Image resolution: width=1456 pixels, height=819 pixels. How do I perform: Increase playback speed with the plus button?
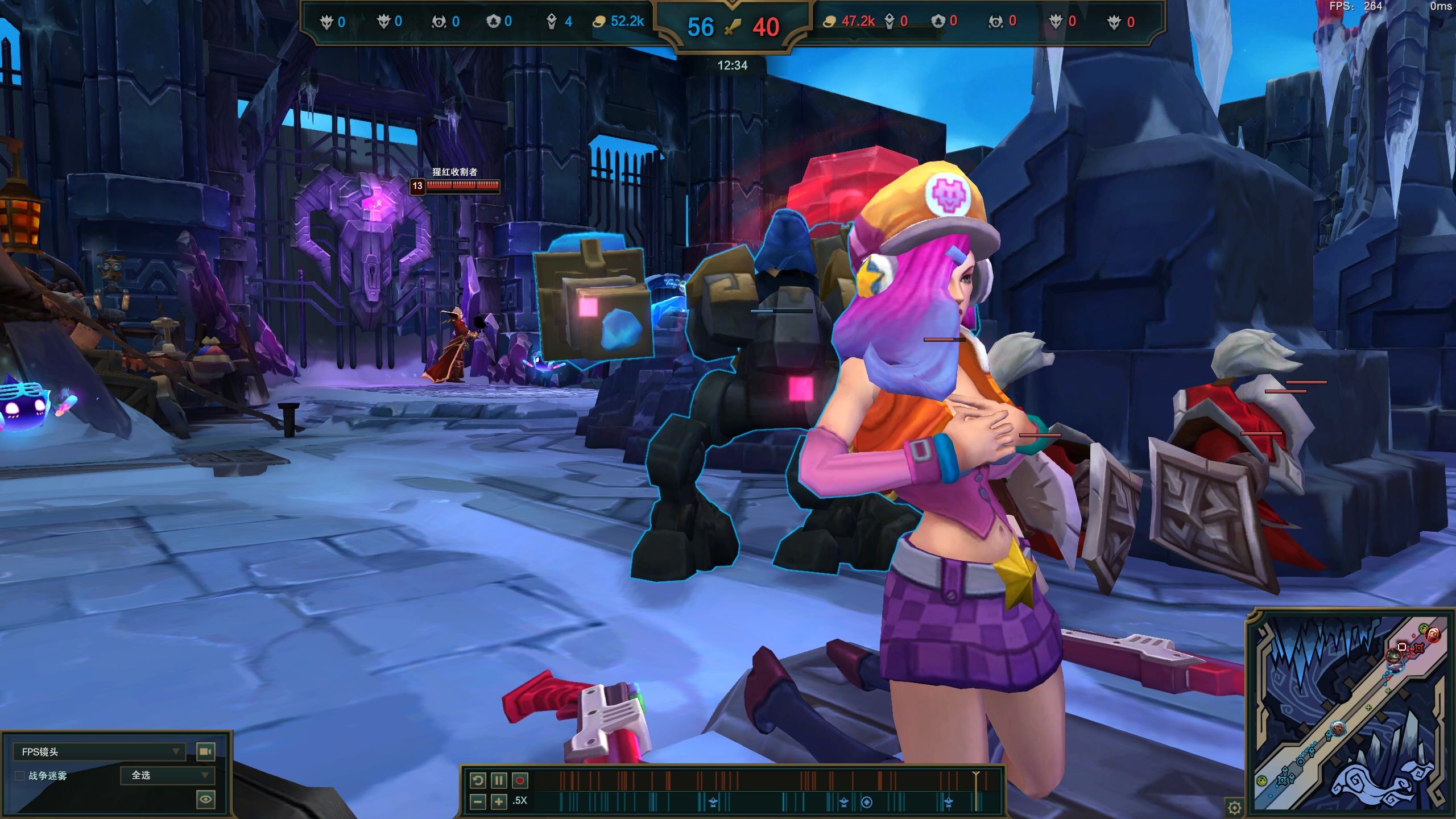pos(498,801)
